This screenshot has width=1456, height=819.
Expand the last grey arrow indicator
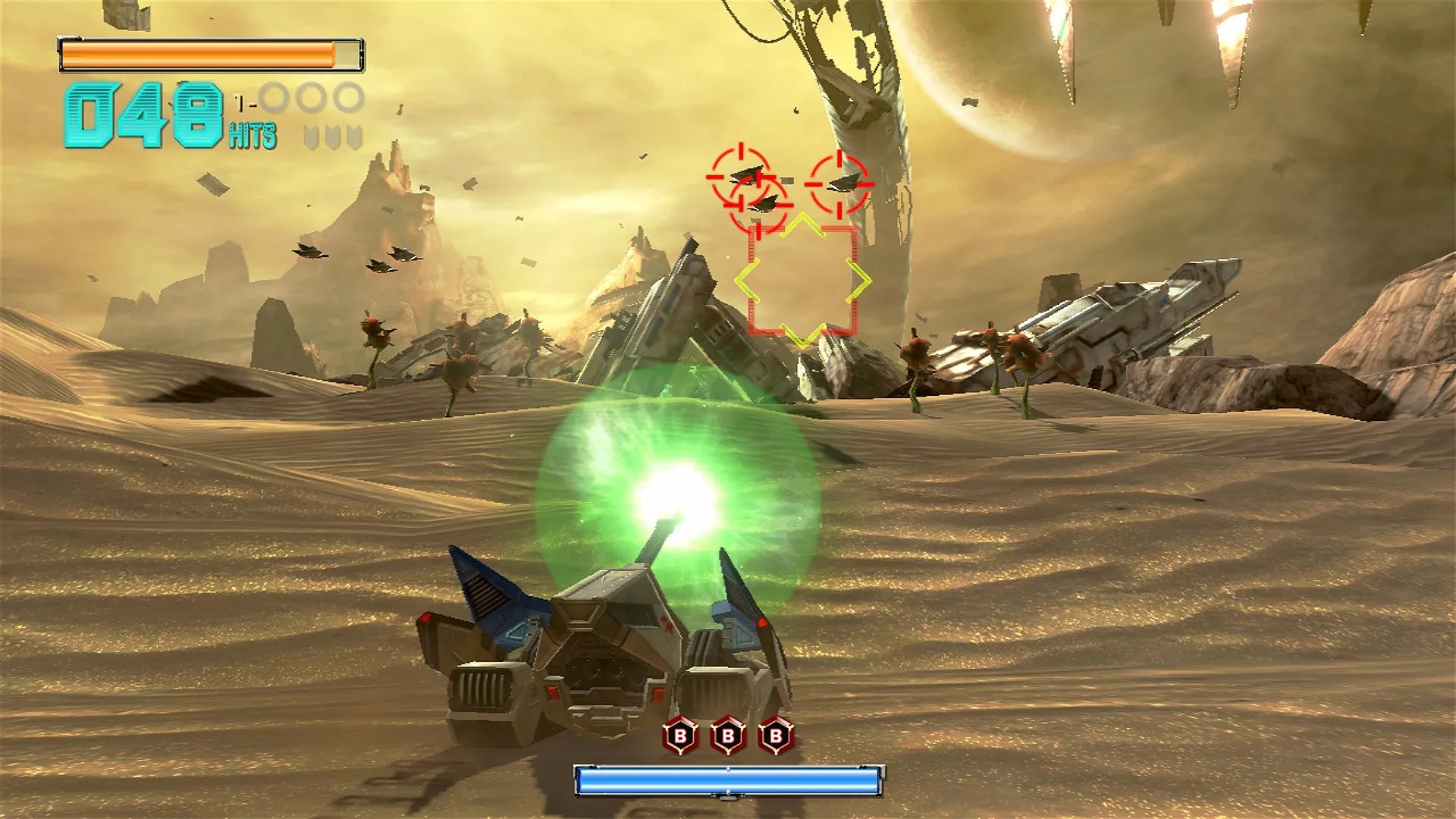click(354, 137)
